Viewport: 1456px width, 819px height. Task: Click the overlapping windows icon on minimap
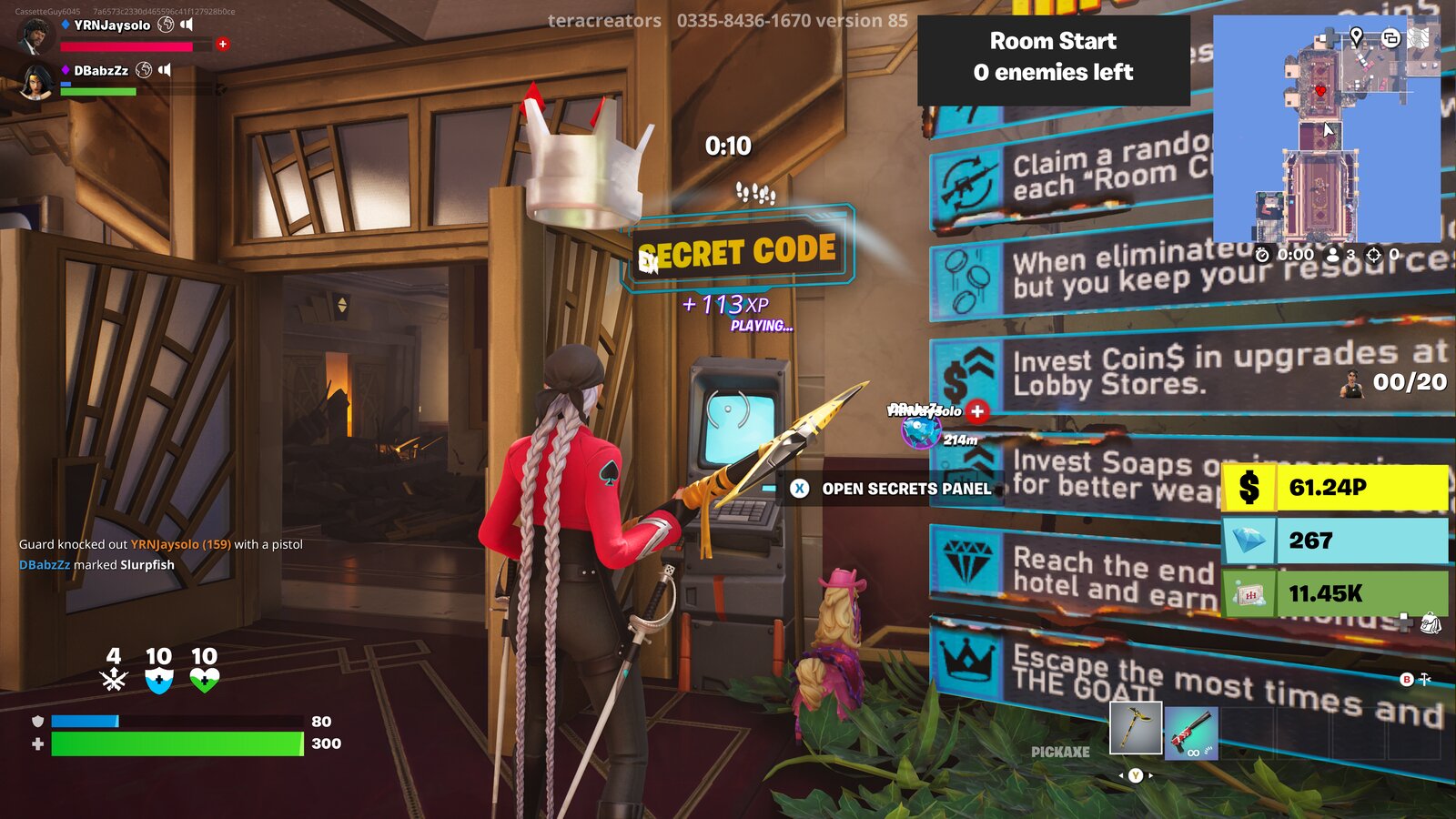[1390, 38]
